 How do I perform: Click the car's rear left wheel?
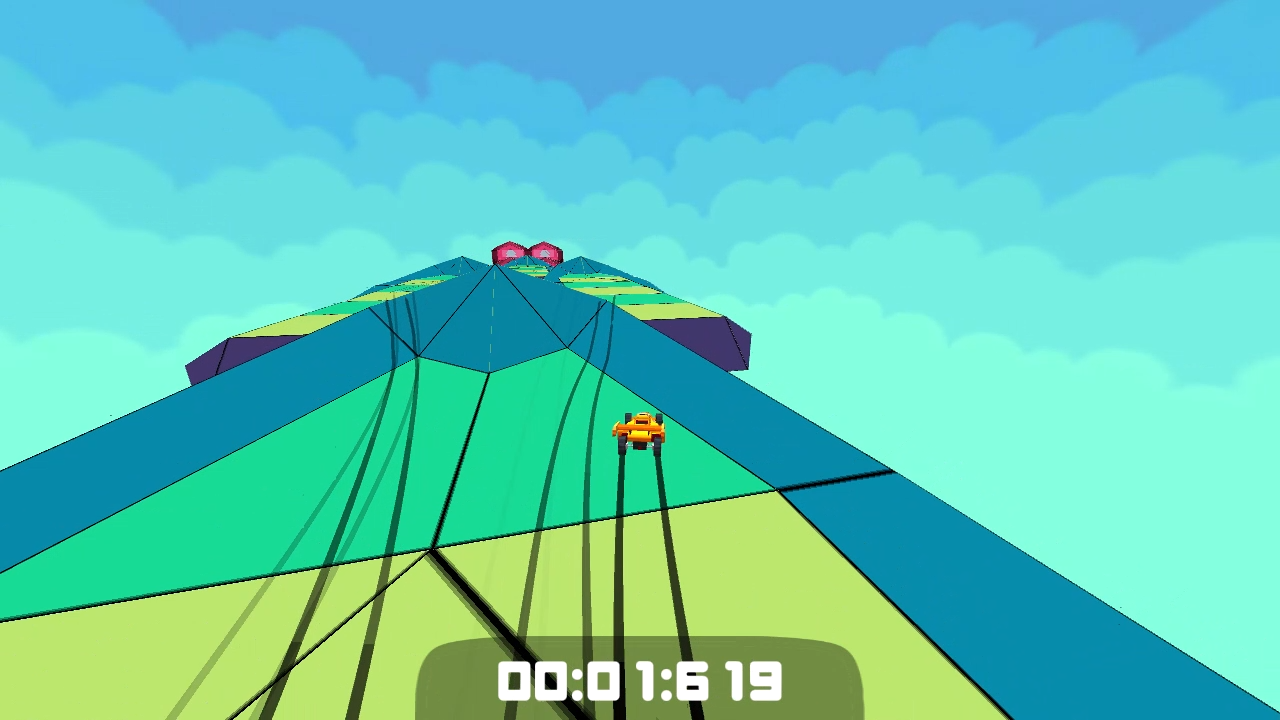tap(623, 446)
